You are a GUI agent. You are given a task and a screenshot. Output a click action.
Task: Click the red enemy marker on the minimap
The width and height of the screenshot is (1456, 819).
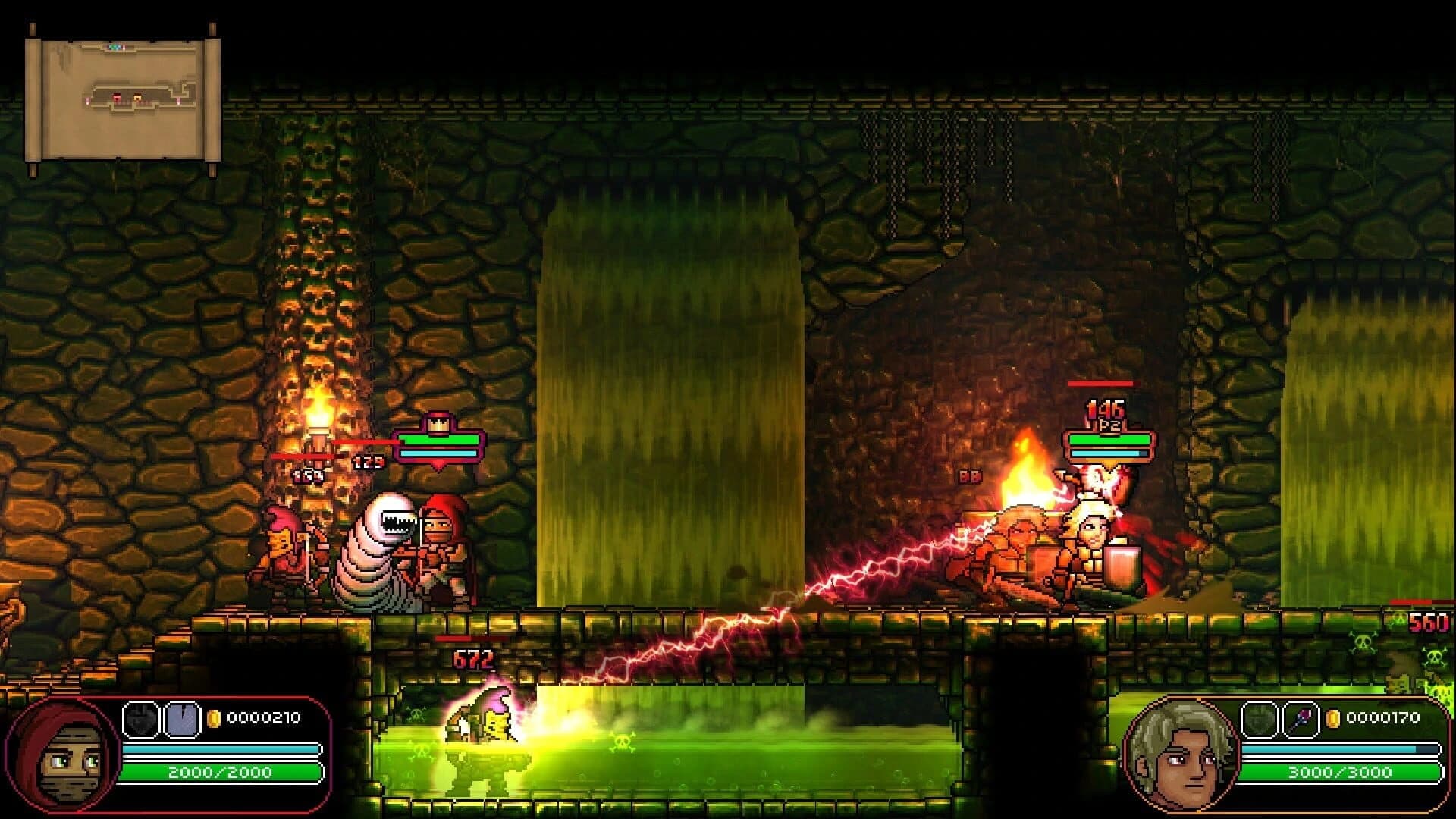(117, 97)
